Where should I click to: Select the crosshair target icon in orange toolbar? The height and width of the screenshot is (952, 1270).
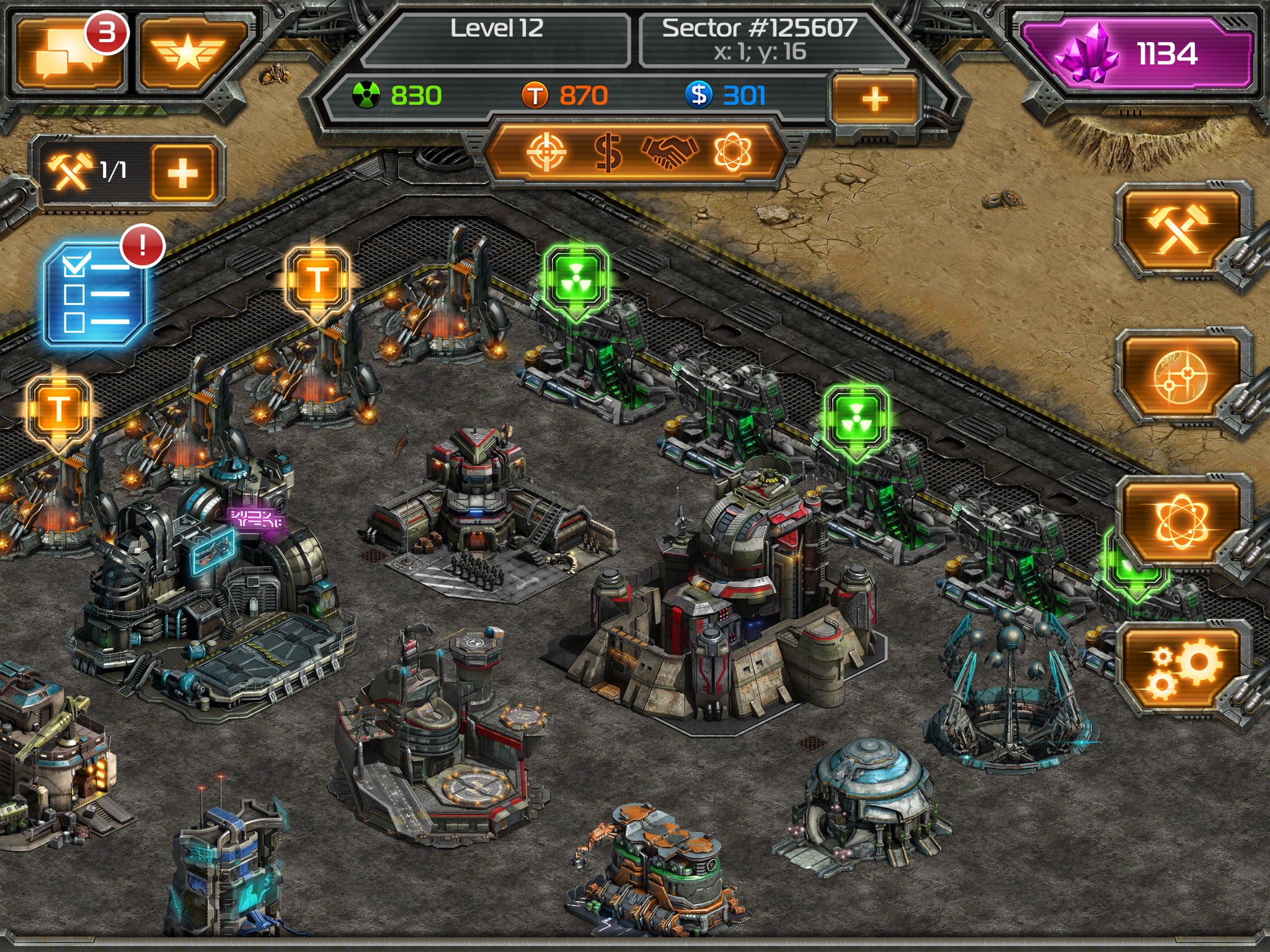pyautogui.click(x=546, y=151)
